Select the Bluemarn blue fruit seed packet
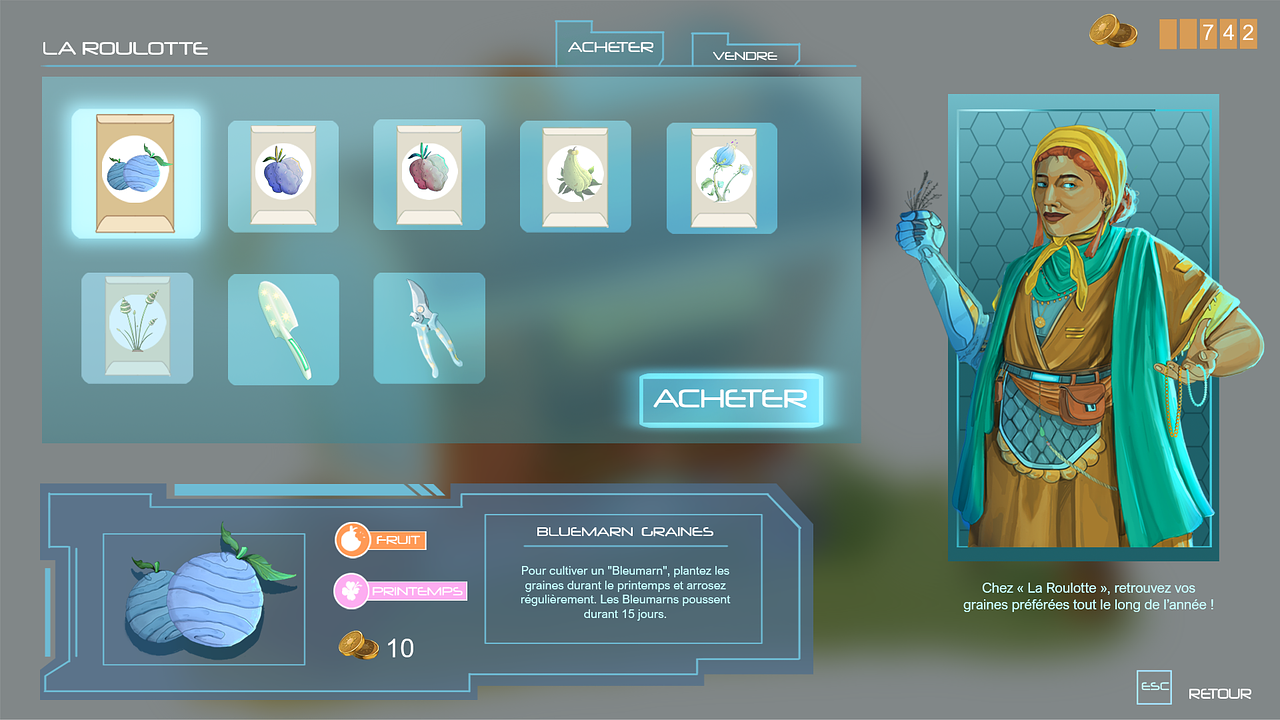This screenshot has height=720, width=1280. [x=136, y=174]
